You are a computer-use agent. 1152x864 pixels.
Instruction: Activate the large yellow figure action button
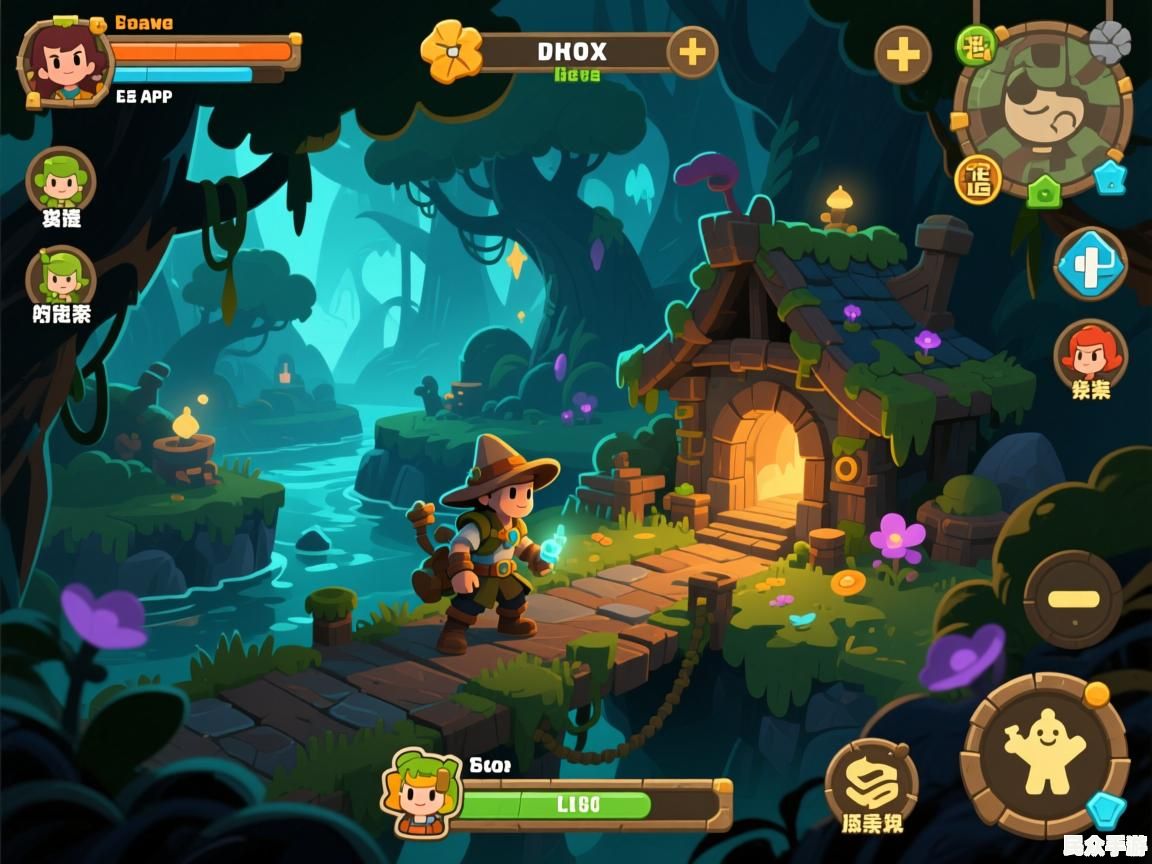[x=1044, y=752]
